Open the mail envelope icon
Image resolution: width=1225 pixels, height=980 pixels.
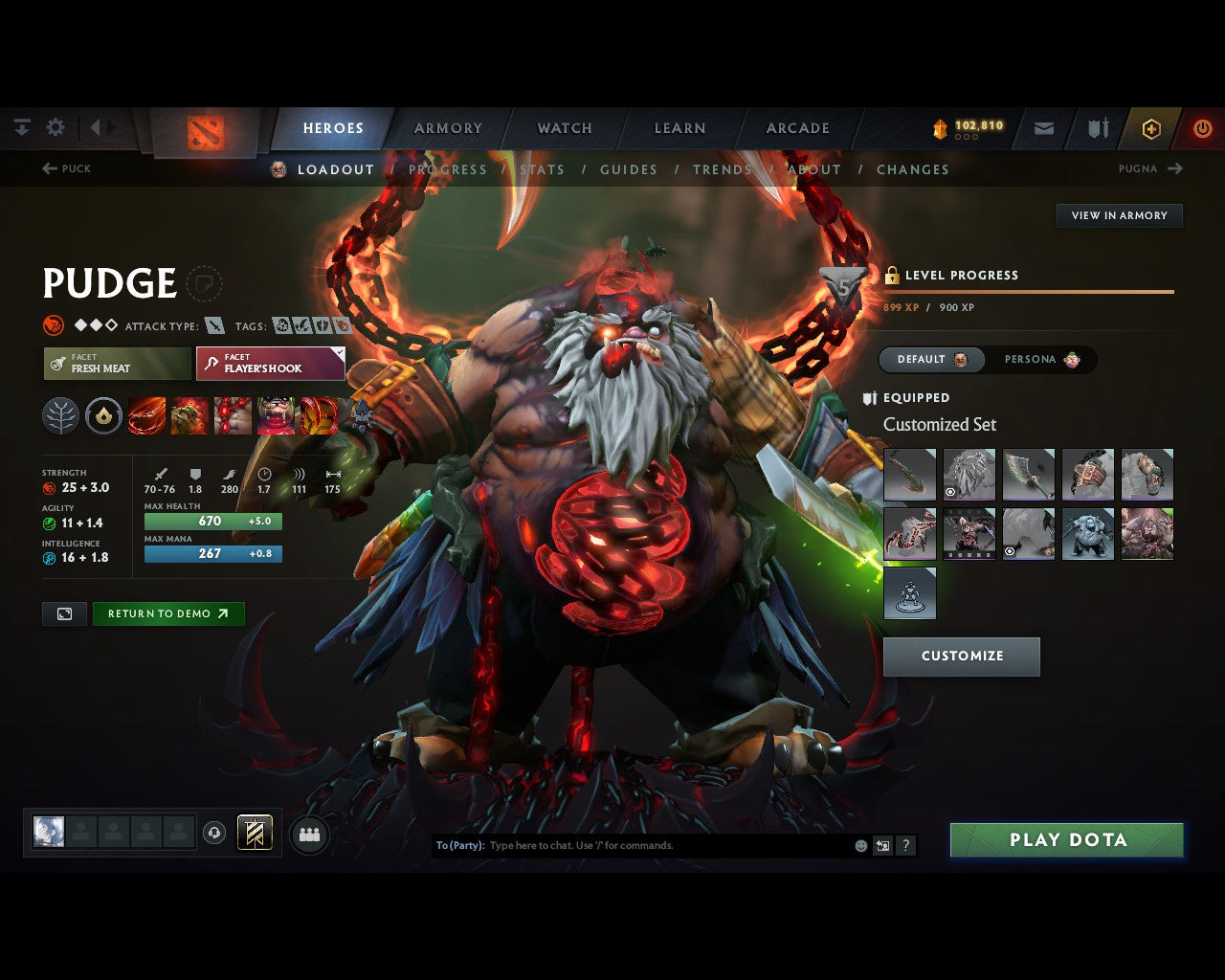1044,128
